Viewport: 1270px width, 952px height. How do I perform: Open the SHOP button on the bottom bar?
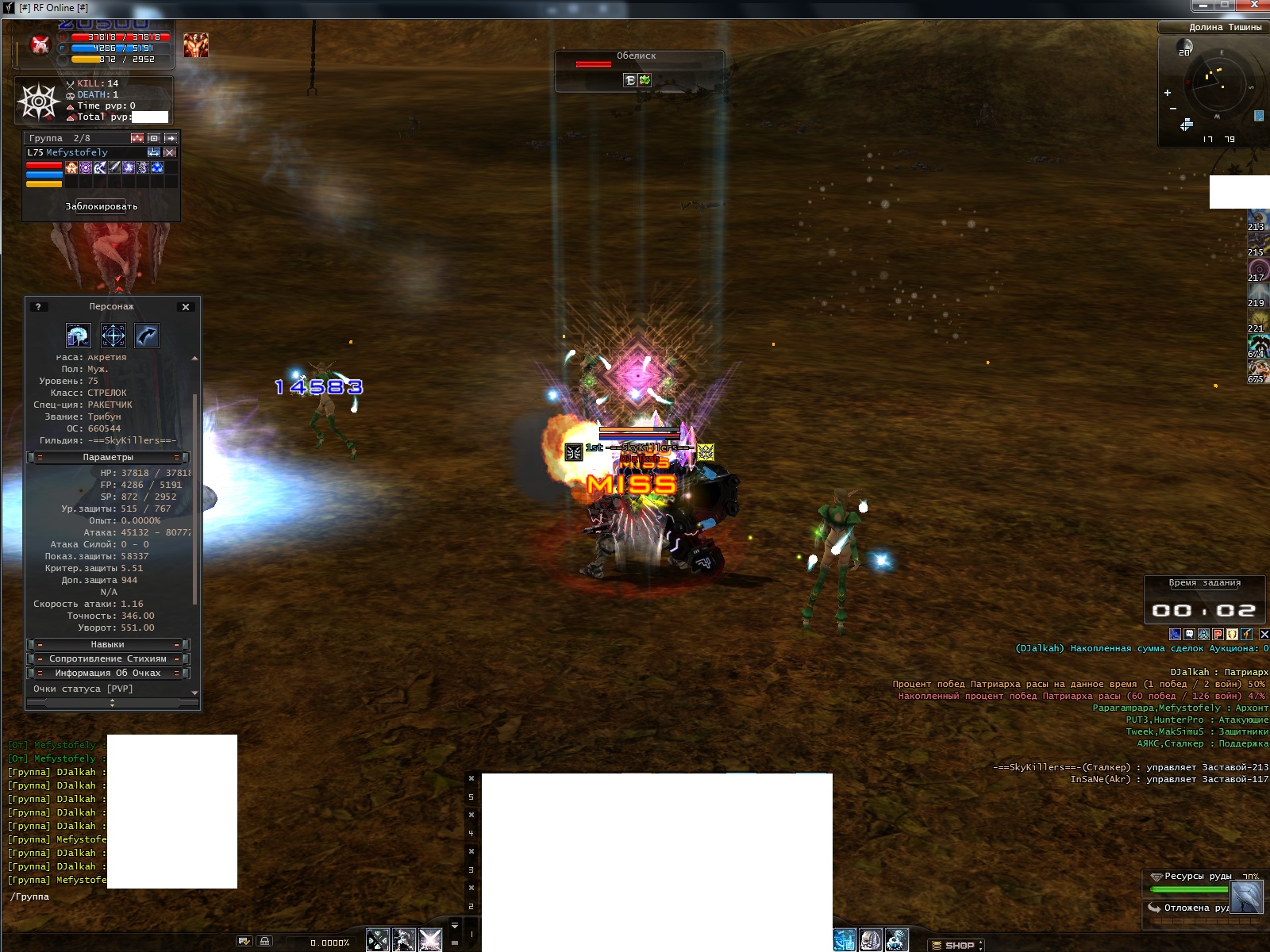point(957,945)
